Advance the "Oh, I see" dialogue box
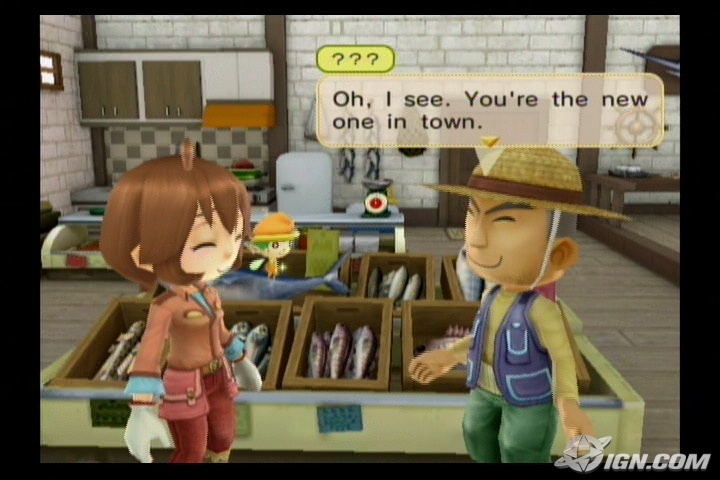 point(489,109)
